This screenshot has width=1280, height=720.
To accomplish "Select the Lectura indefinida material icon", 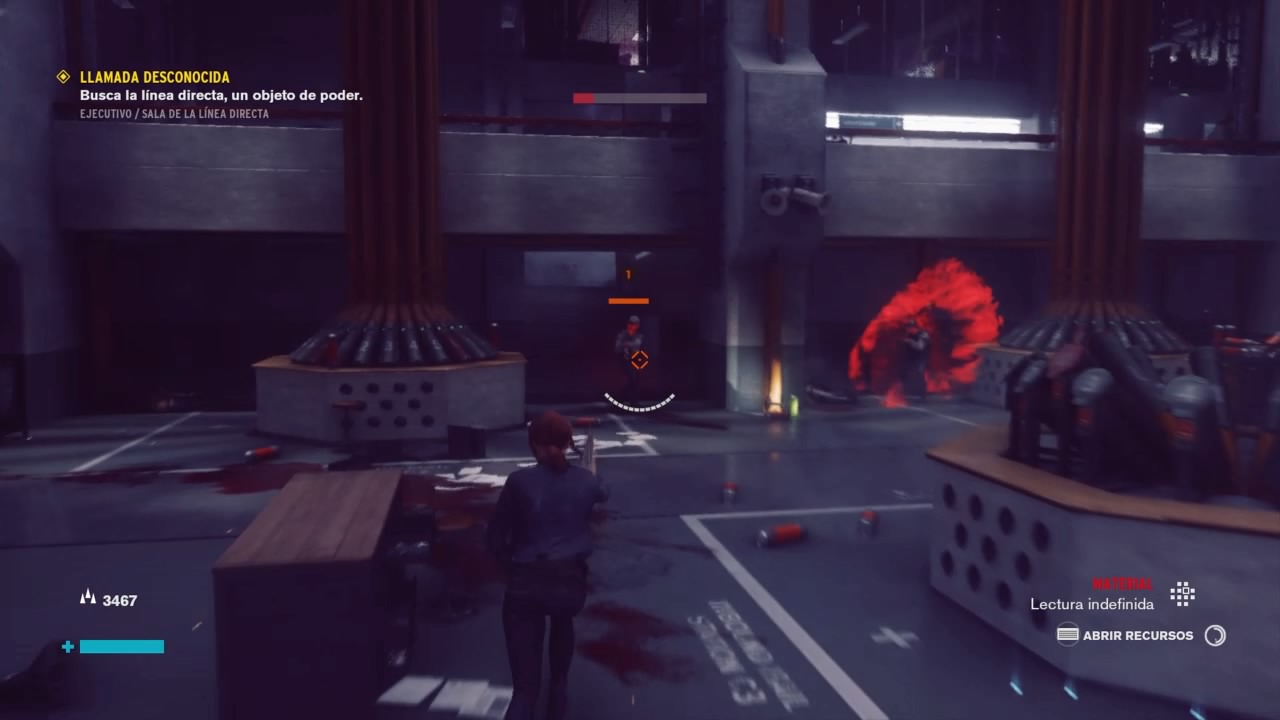I will [1183, 594].
